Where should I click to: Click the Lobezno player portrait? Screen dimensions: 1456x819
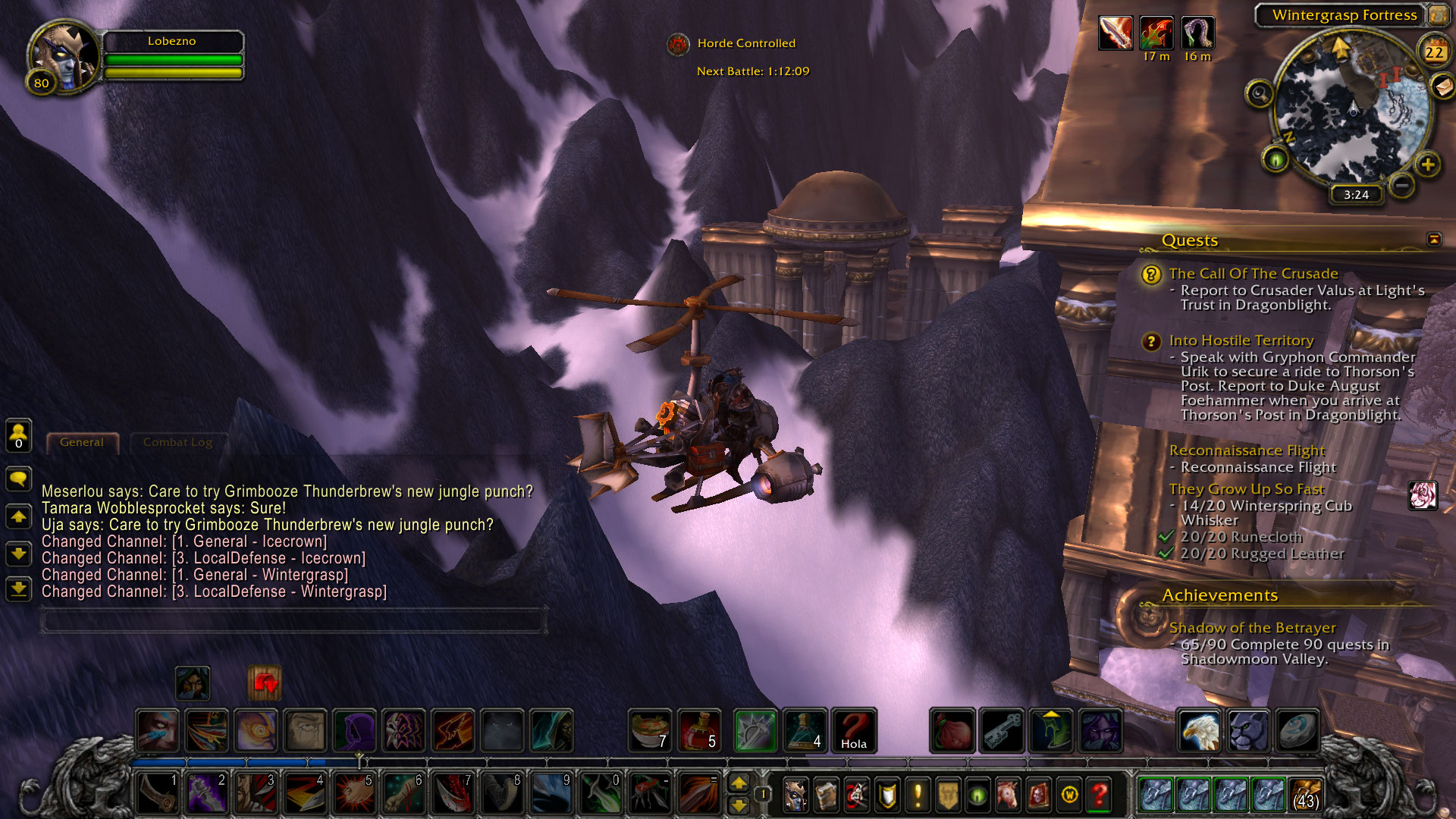[x=64, y=57]
